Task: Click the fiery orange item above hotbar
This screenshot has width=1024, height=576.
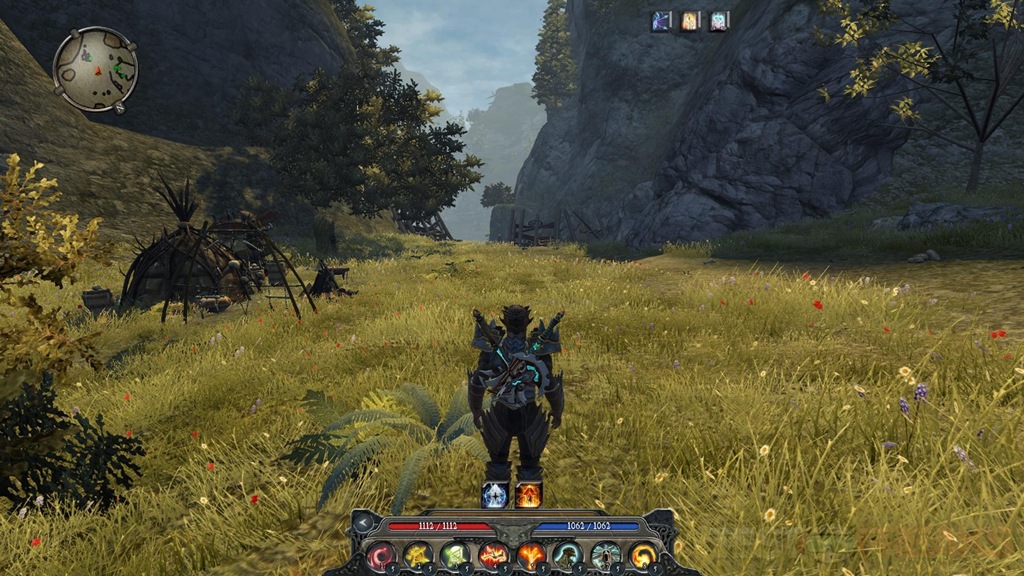Action: tap(528, 494)
